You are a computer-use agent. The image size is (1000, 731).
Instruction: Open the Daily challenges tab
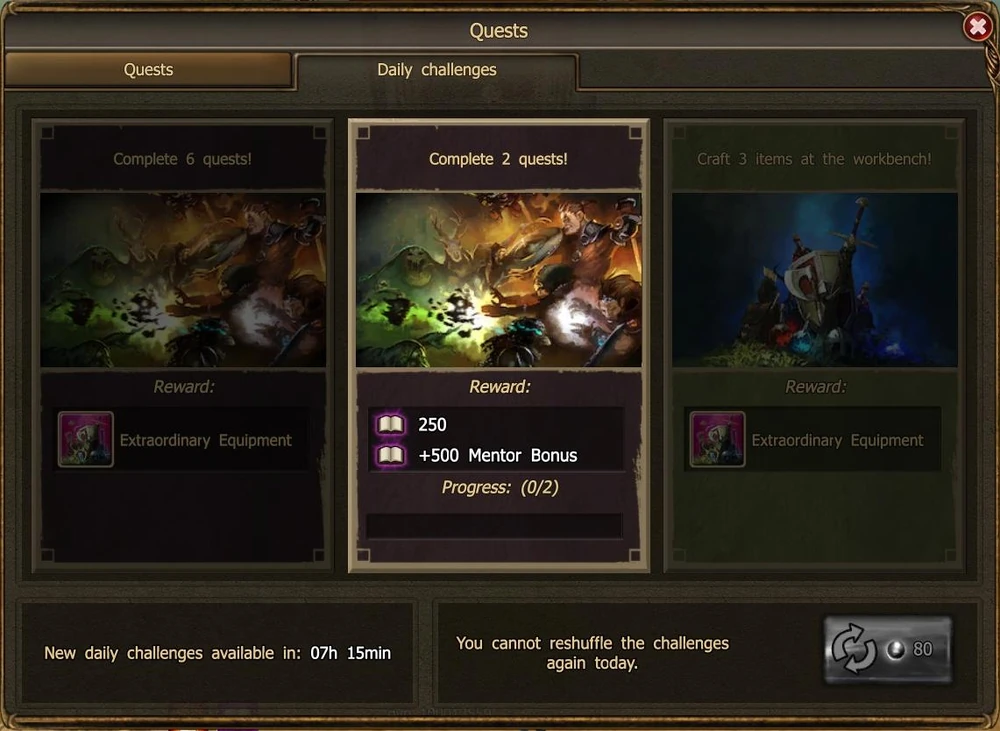point(436,70)
